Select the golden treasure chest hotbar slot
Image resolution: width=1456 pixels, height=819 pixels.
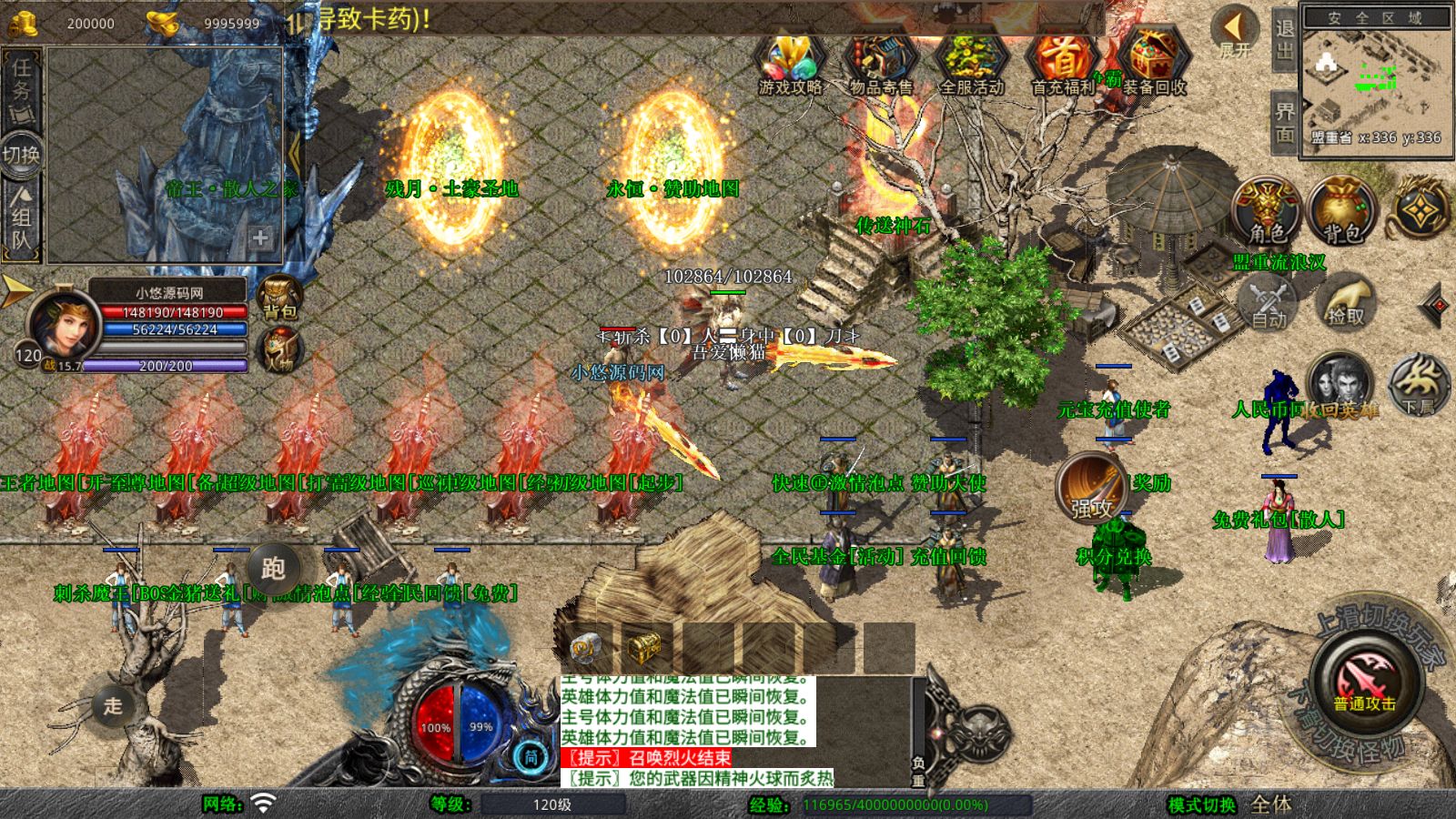tap(644, 647)
